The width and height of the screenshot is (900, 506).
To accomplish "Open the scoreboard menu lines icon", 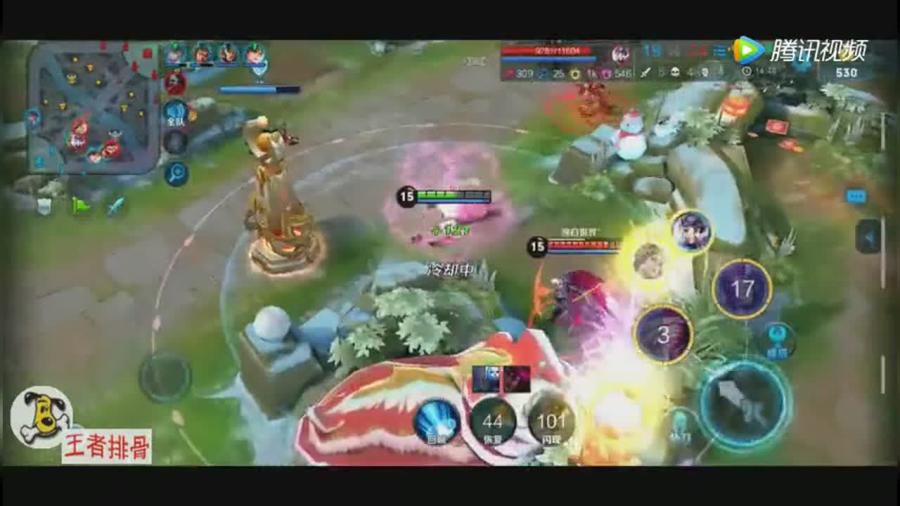I will pyautogui.click(x=719, y=52).
